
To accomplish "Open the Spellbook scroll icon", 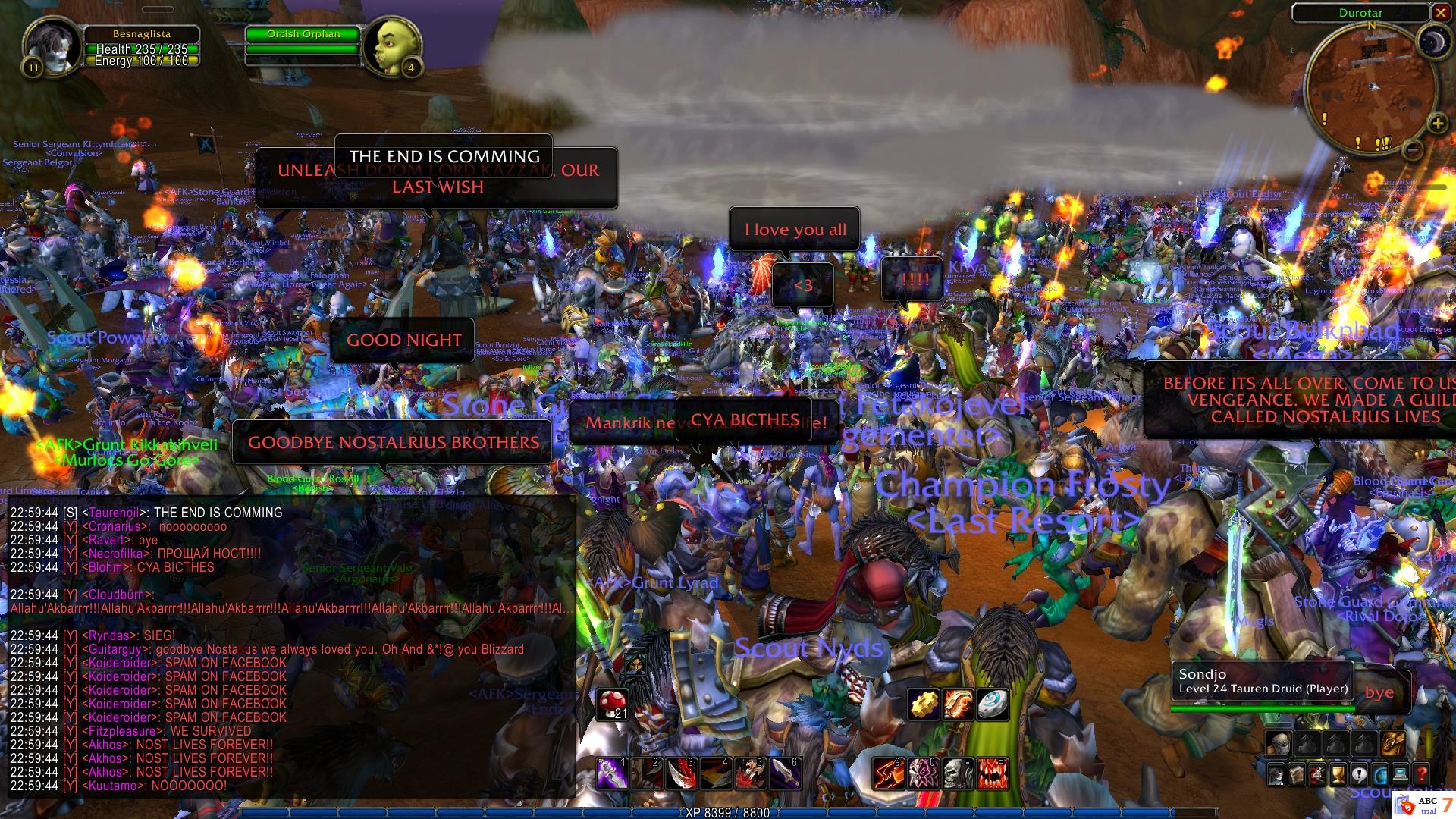I will coord(1297,775).
